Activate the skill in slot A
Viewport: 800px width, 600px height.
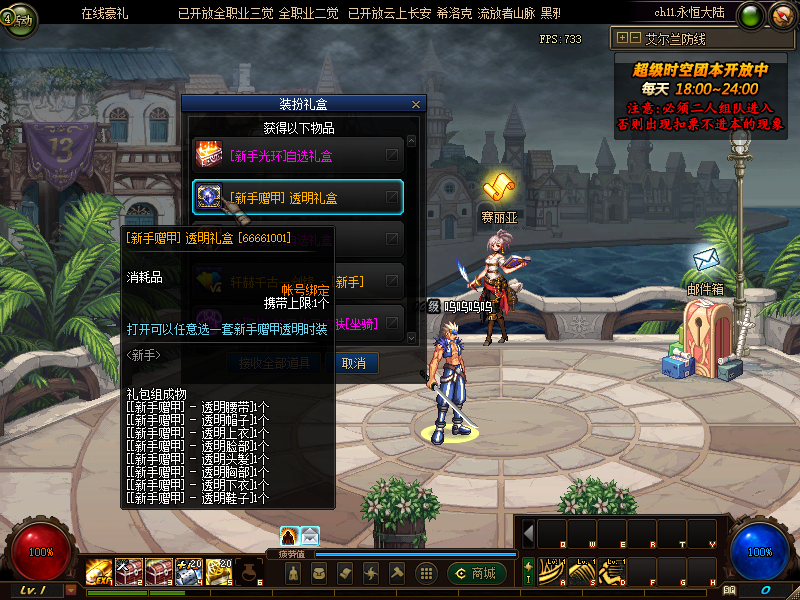click(x=551, y=571)
